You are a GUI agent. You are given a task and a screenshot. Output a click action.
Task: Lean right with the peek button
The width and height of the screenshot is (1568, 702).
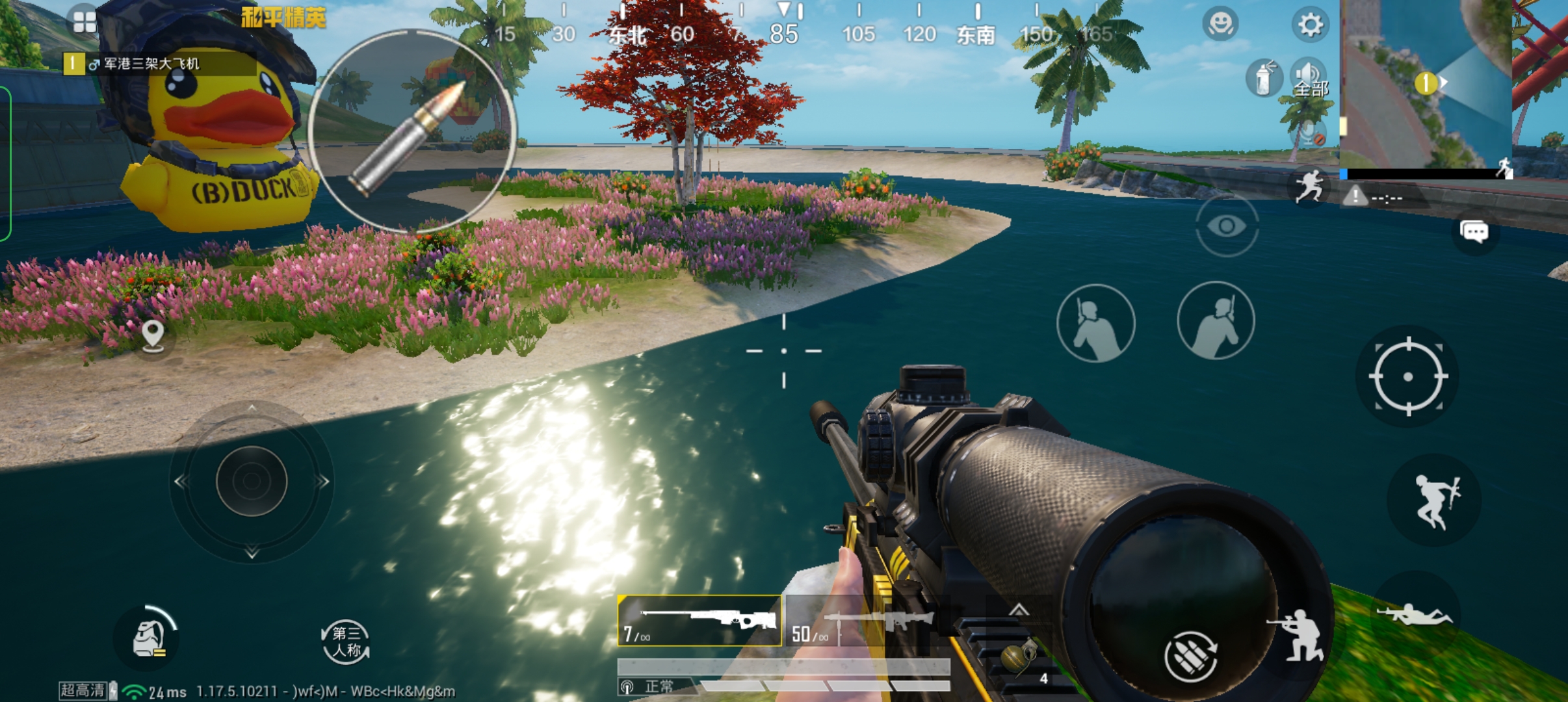(1216, 320)
